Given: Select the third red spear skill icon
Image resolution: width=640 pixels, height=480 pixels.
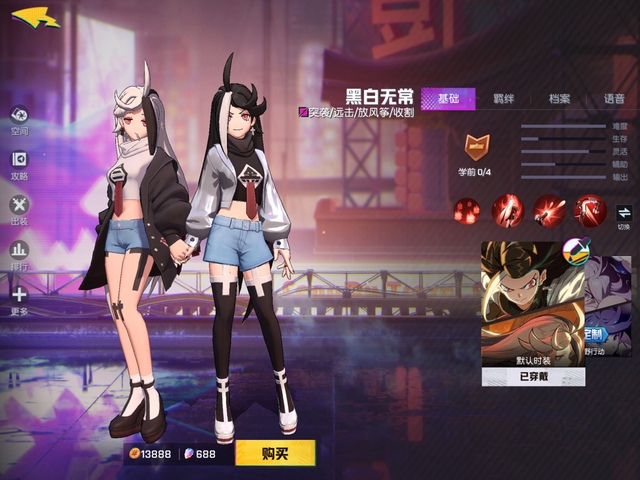Looking at the screenshot, I should (x=549, y=210).
